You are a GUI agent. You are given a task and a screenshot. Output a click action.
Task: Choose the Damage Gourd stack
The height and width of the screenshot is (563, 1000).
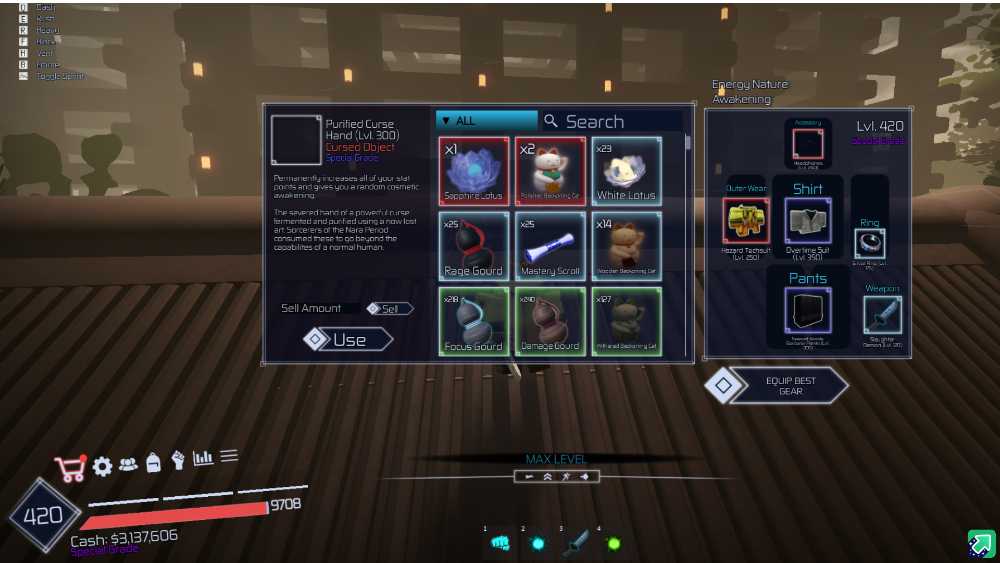pos(550,321)
